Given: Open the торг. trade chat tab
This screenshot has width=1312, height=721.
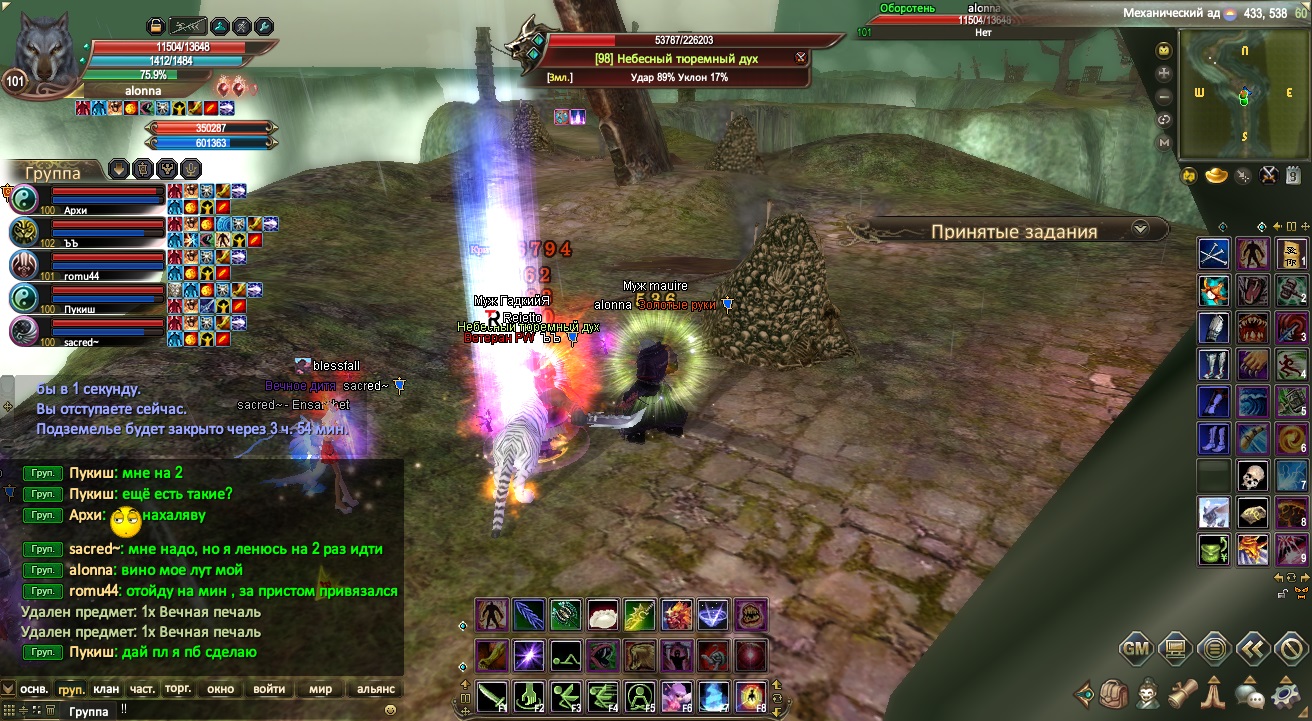Looking at the screenshot, I should 178,689.
